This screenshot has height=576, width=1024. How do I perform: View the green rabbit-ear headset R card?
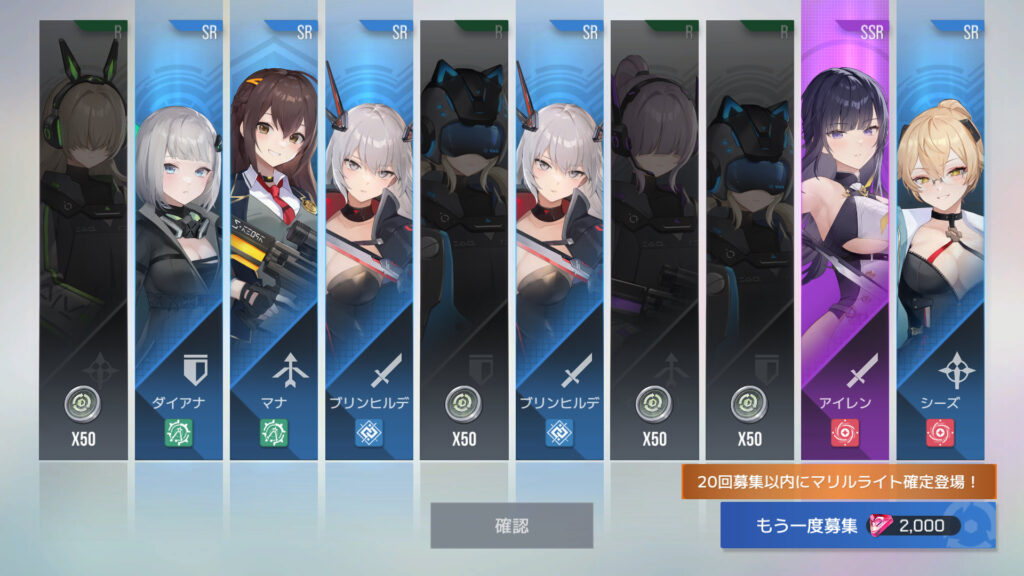click(x=84, y=240)
